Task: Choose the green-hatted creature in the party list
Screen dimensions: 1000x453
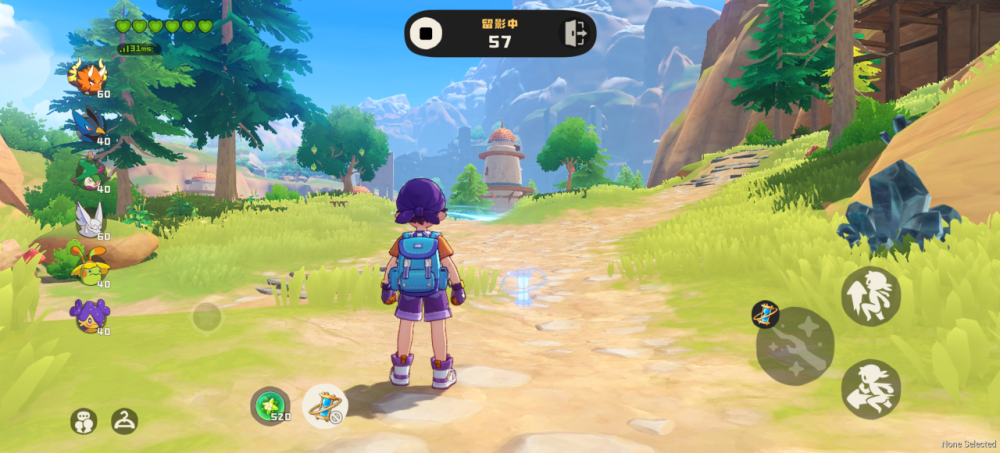Action: click(88, 172)
